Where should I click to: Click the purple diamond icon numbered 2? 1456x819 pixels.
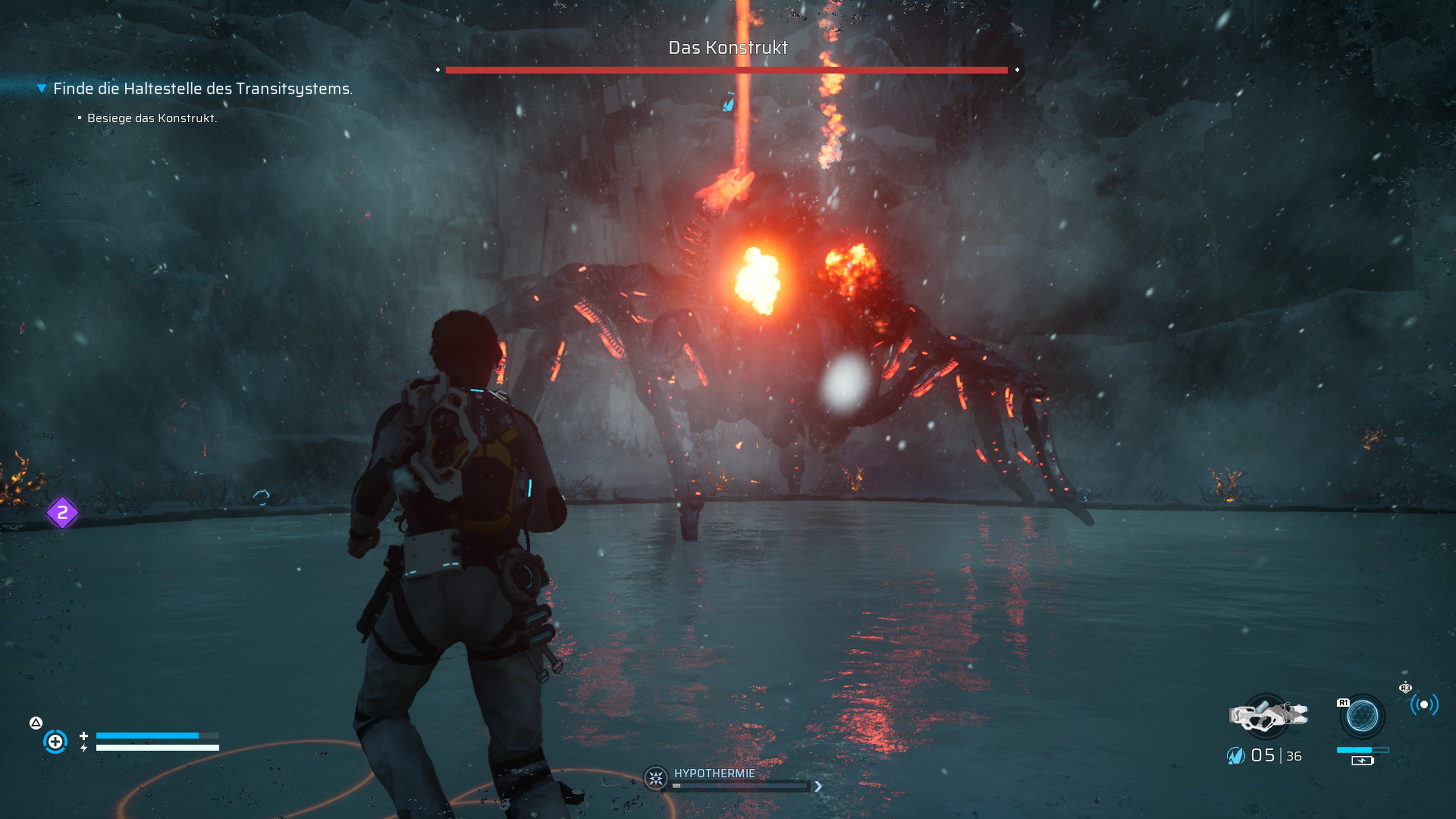pyautogui.click(x=62, y=513)
